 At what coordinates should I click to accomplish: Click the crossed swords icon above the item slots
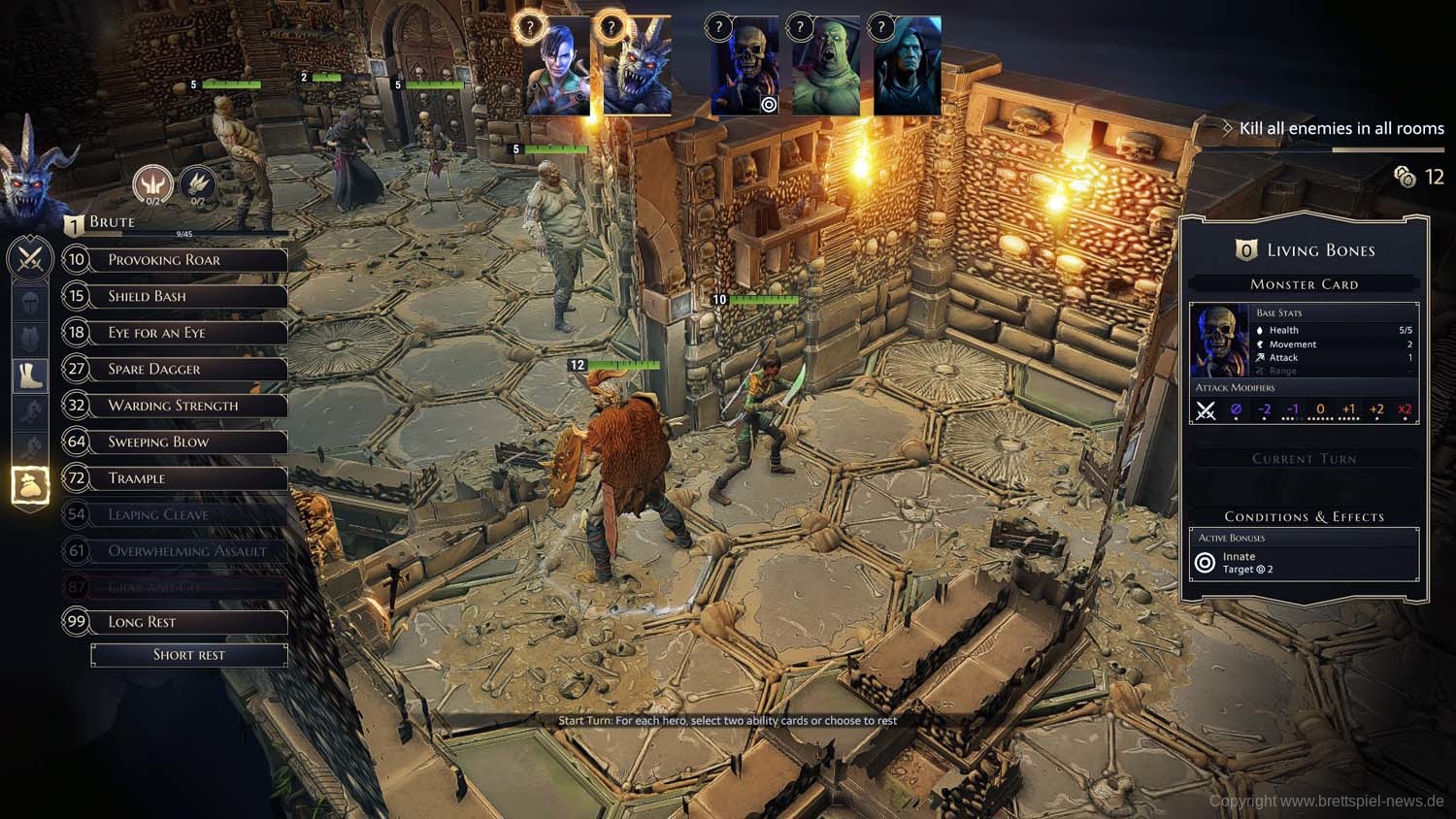[30, 259]
